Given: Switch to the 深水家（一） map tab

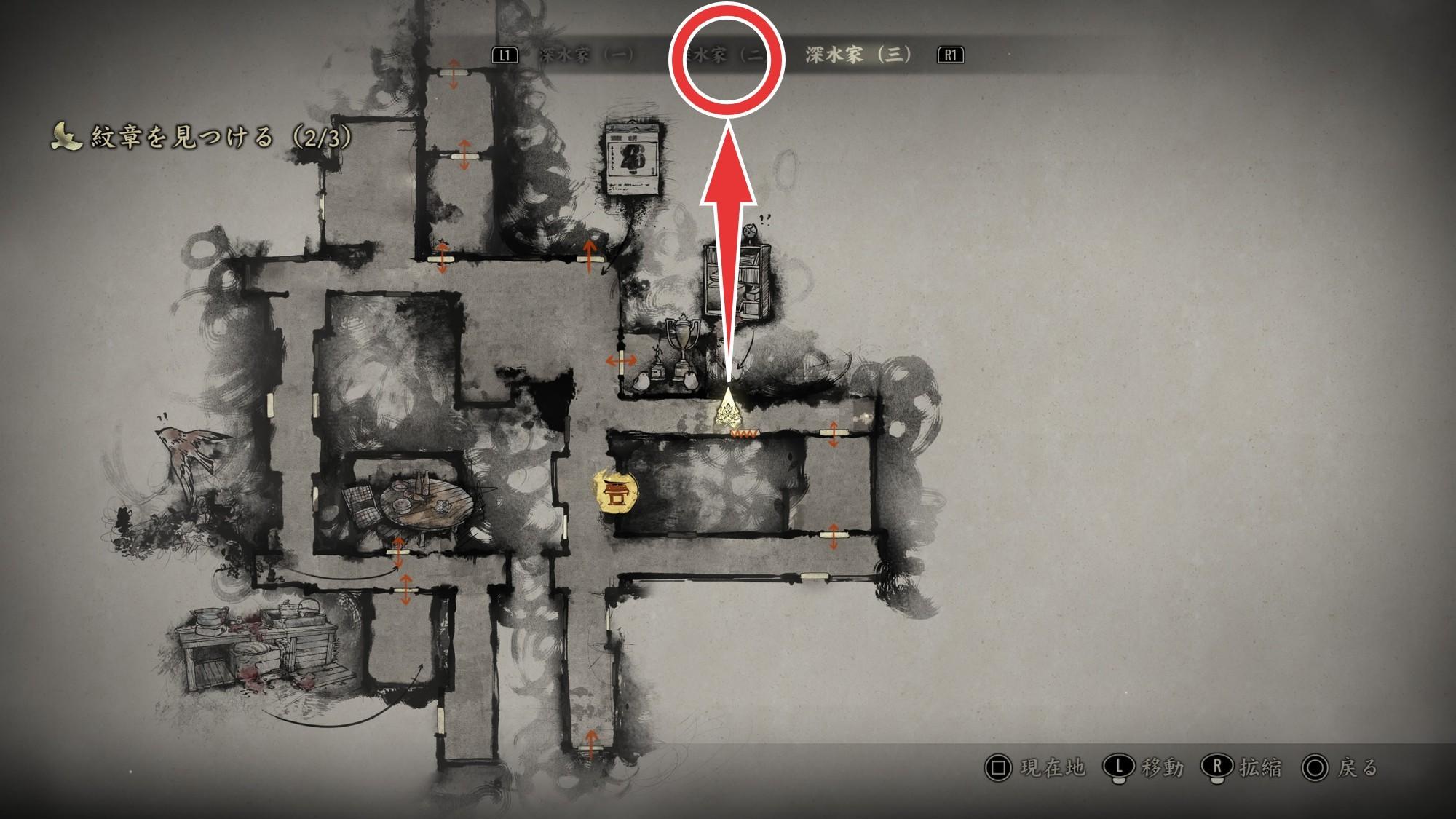Looking at the screenshot, I should coord(586,55).
